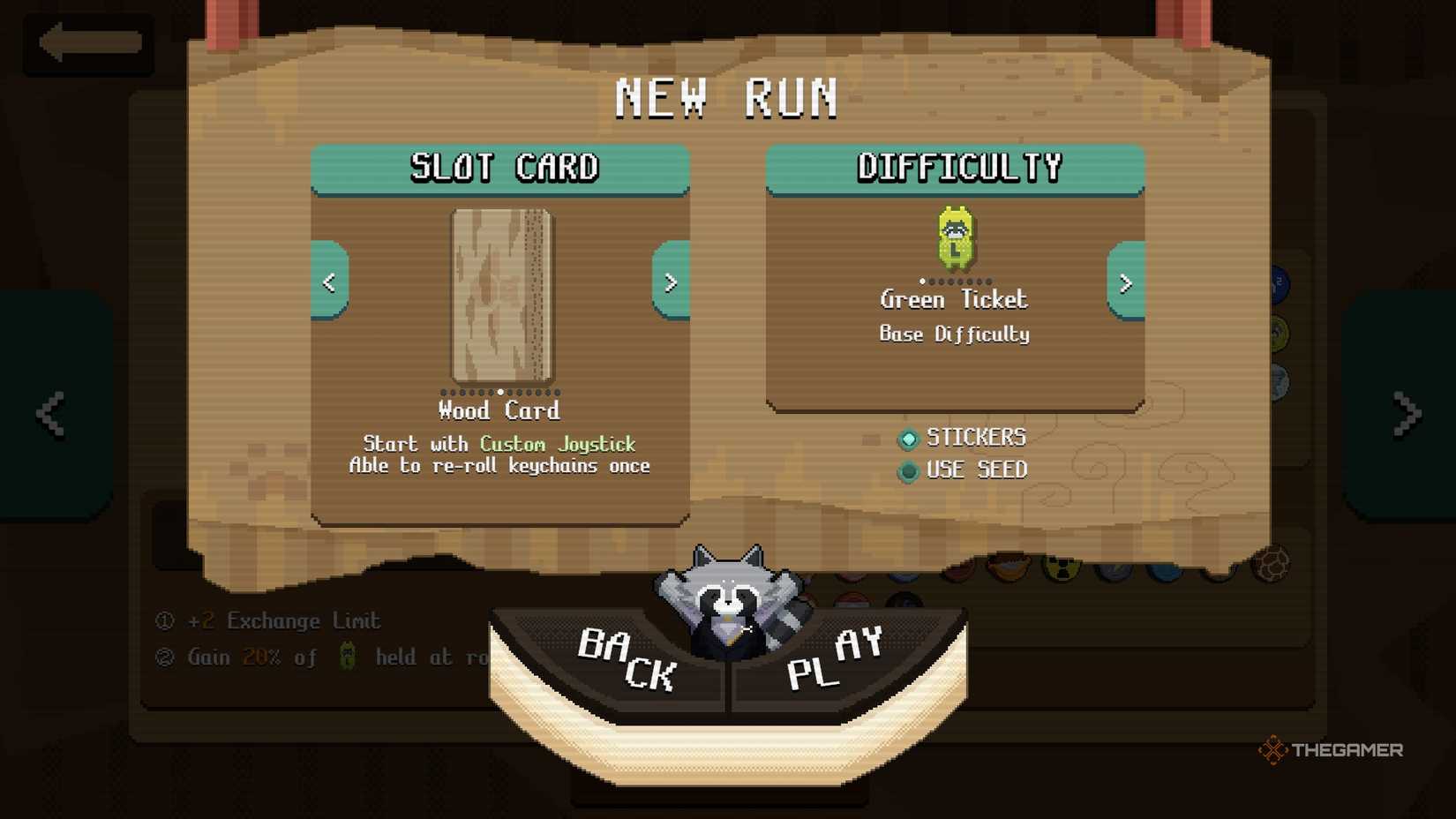Click the right arrow to browse slot cards
The height and width of the screenshot is (819, 1456).
pos(671,282)
